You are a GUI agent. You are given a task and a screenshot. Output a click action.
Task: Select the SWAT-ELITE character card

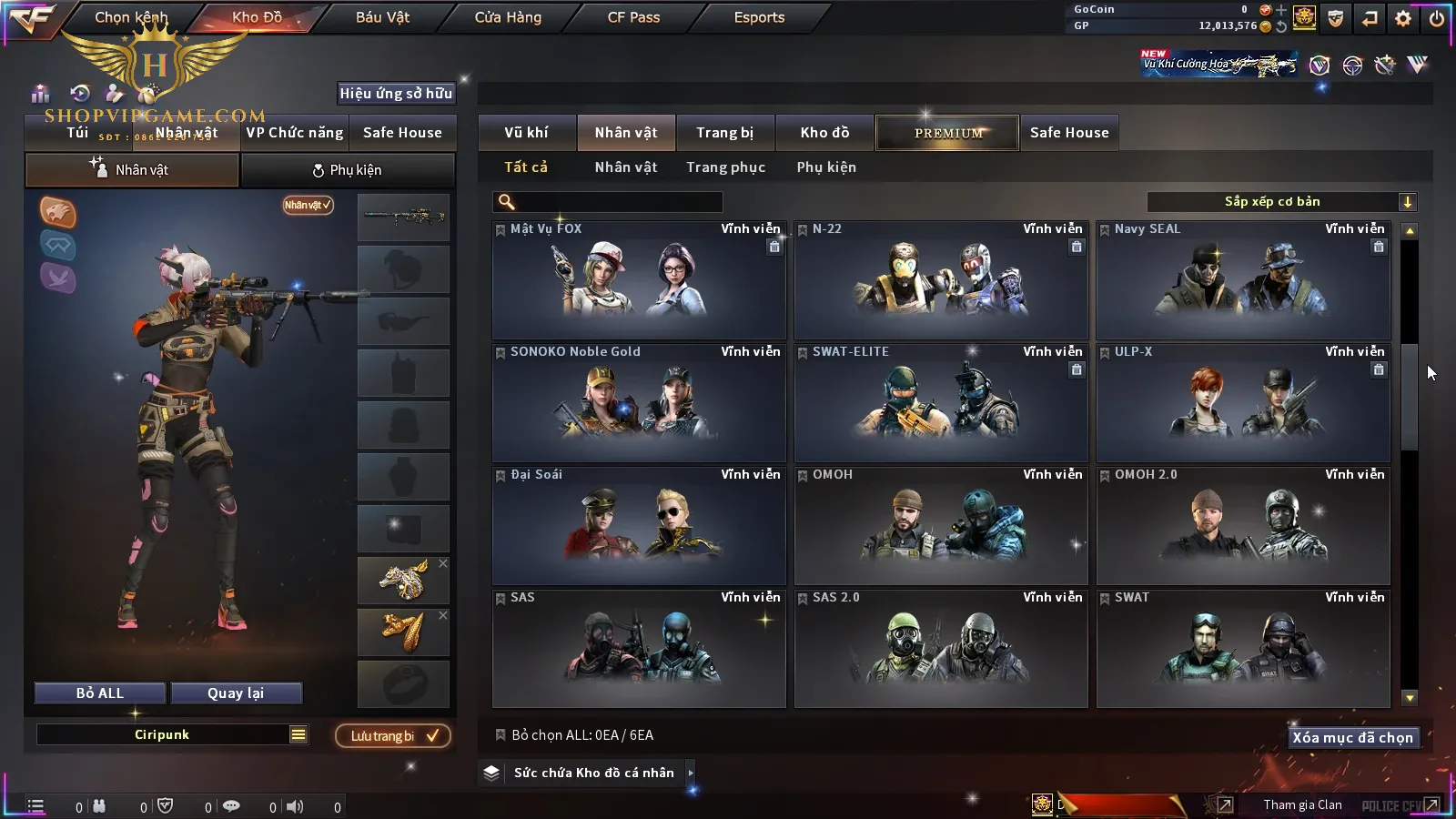pos(941,403)
